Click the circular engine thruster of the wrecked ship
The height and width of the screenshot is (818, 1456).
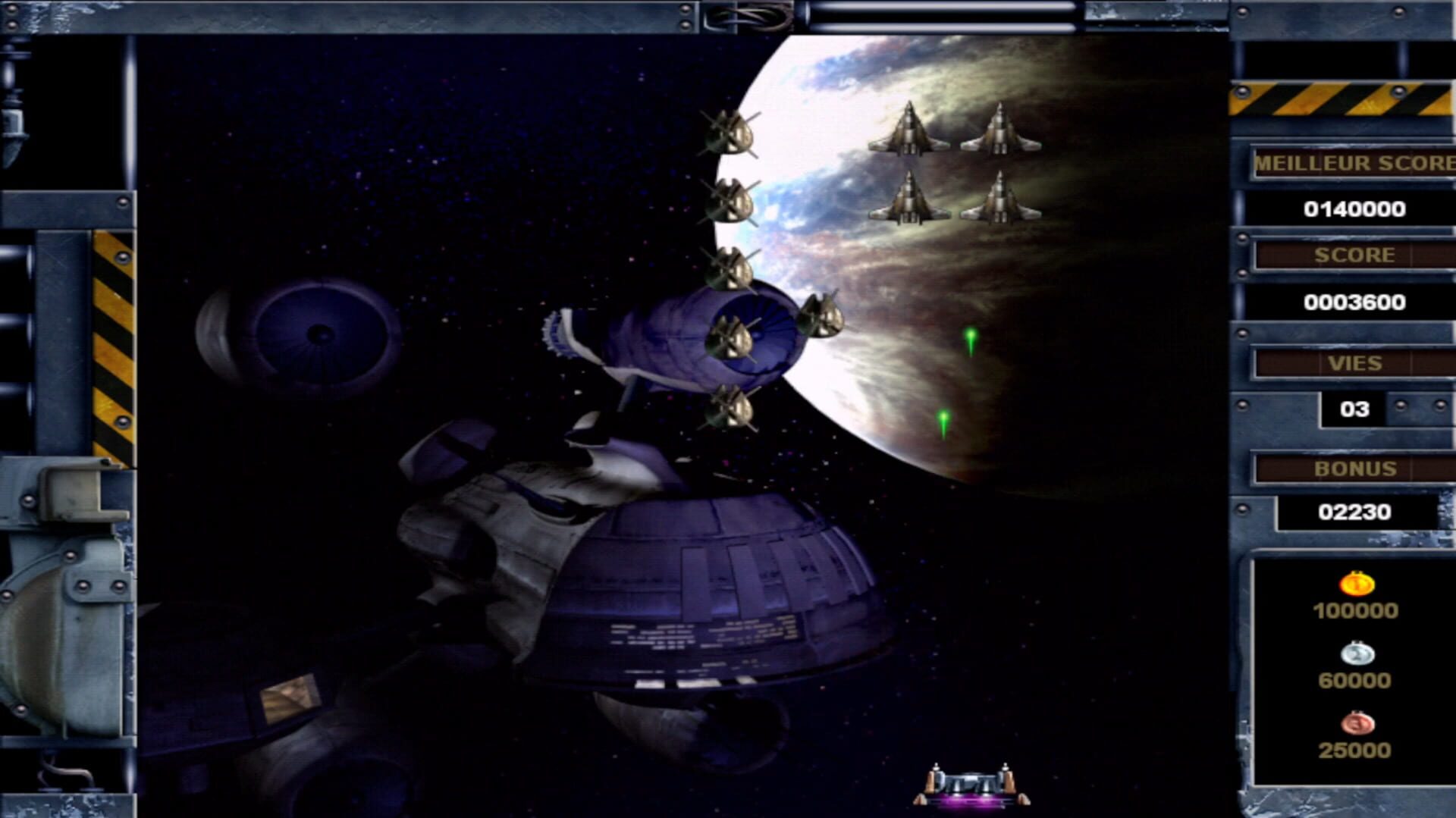[x=322, y=334]
